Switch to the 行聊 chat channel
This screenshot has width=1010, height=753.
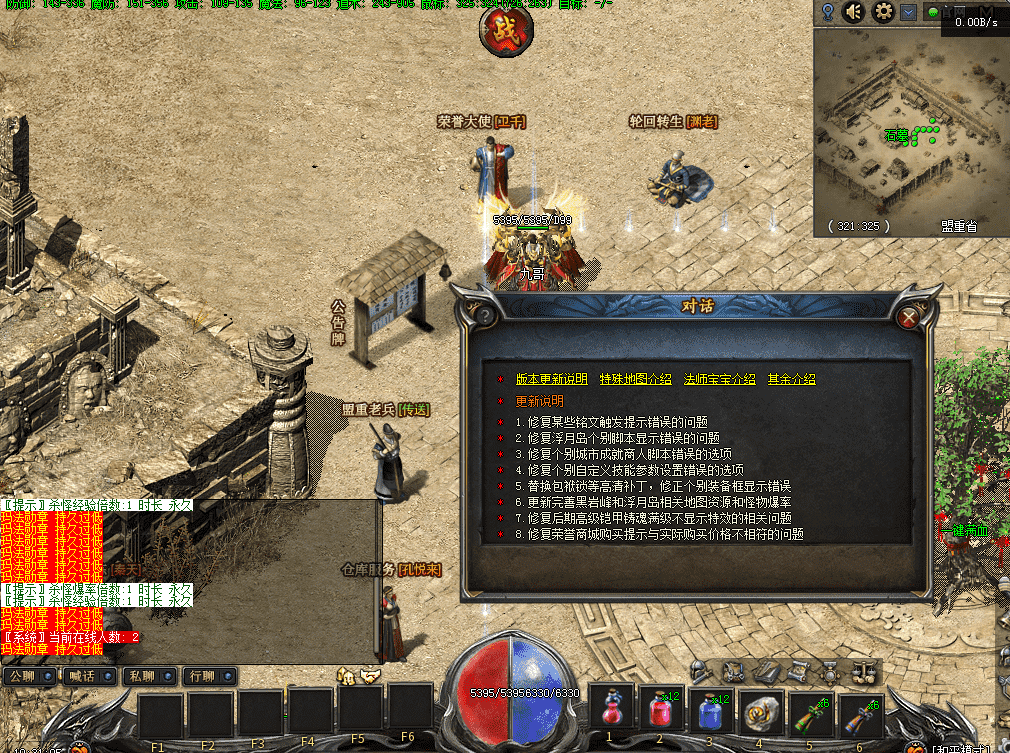point(208,676)
